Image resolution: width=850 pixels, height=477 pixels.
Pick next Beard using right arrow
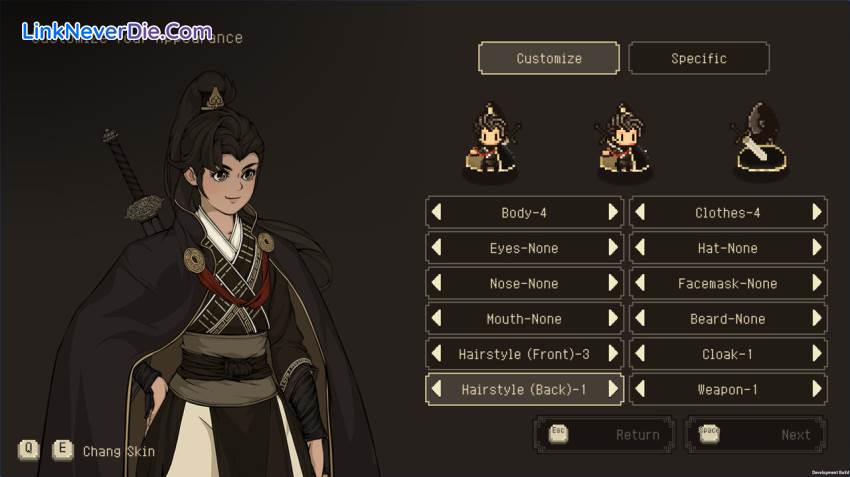tap(816, 319)
